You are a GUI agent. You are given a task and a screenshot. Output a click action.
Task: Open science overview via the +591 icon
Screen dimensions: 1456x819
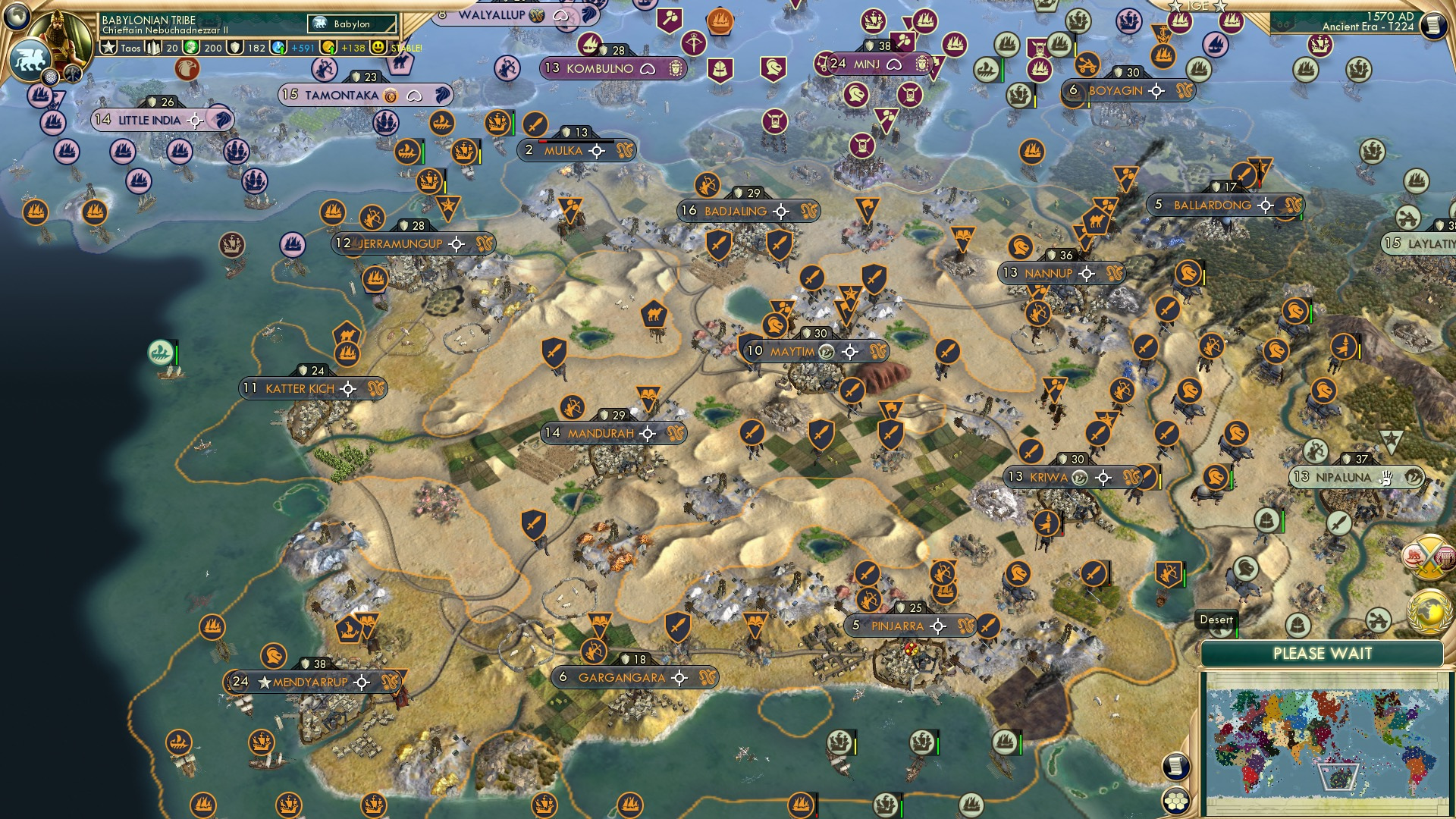[278, 47]
